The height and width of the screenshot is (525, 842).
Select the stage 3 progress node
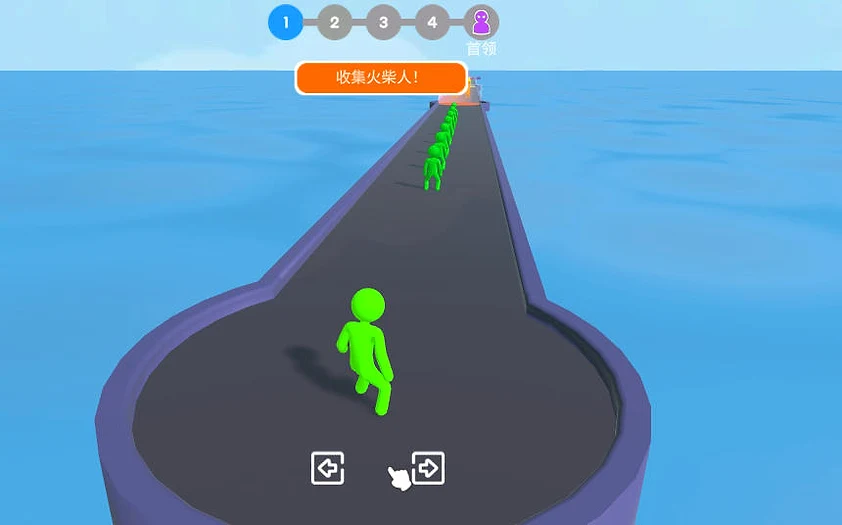coord(383,22)
